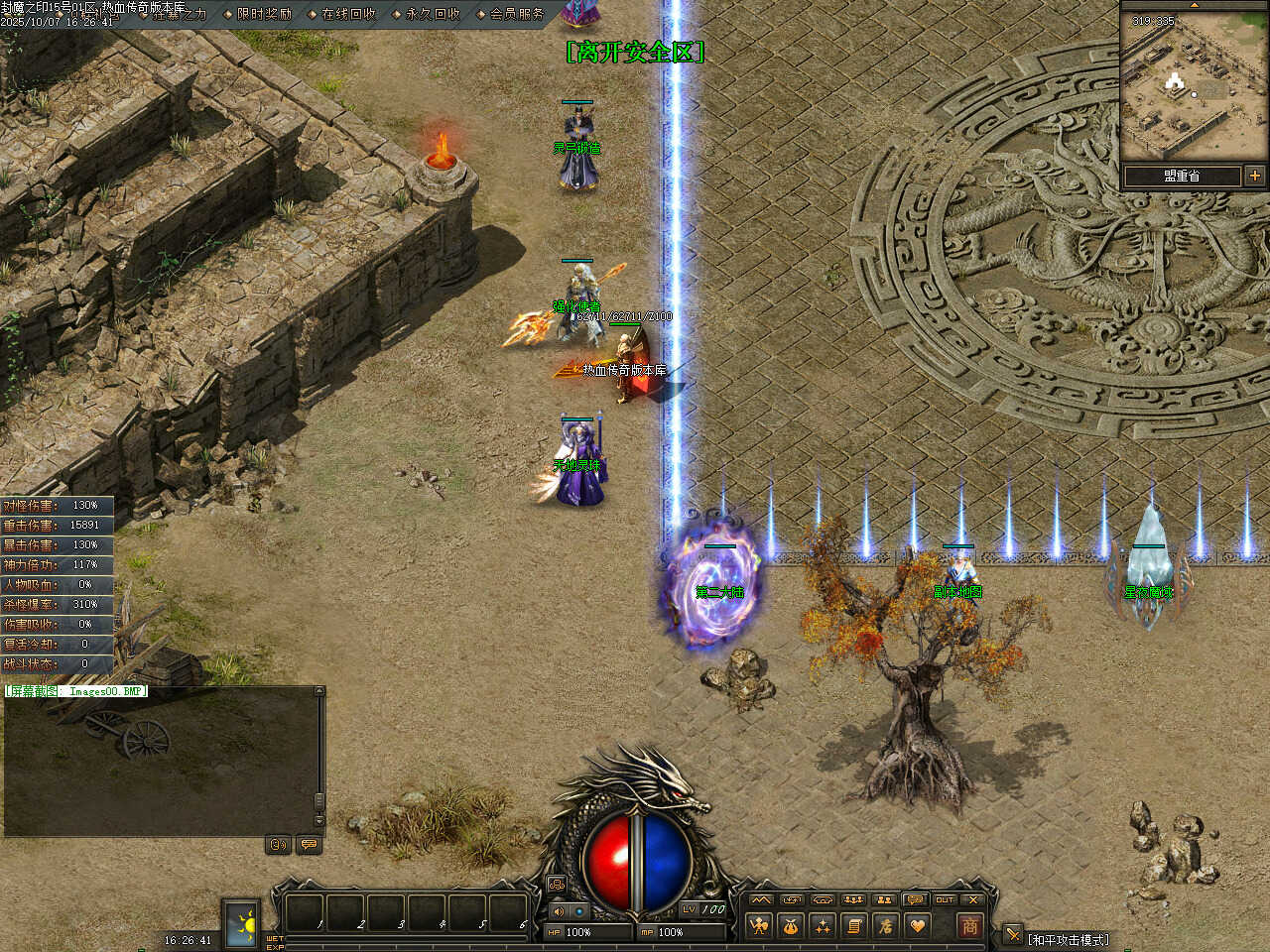Open the bag inventory icon
This screenshot has height=952, width=1270.
coord(791,926)
